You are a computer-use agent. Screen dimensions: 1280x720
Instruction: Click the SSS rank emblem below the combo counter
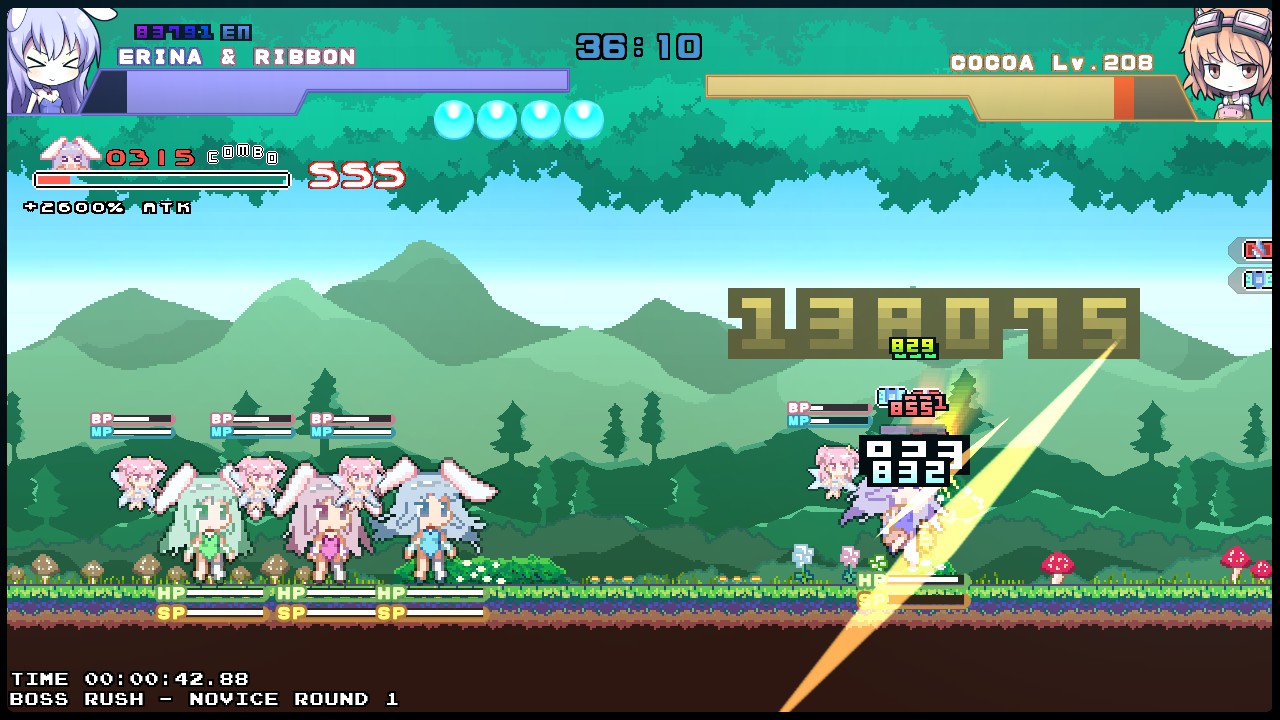356,175
